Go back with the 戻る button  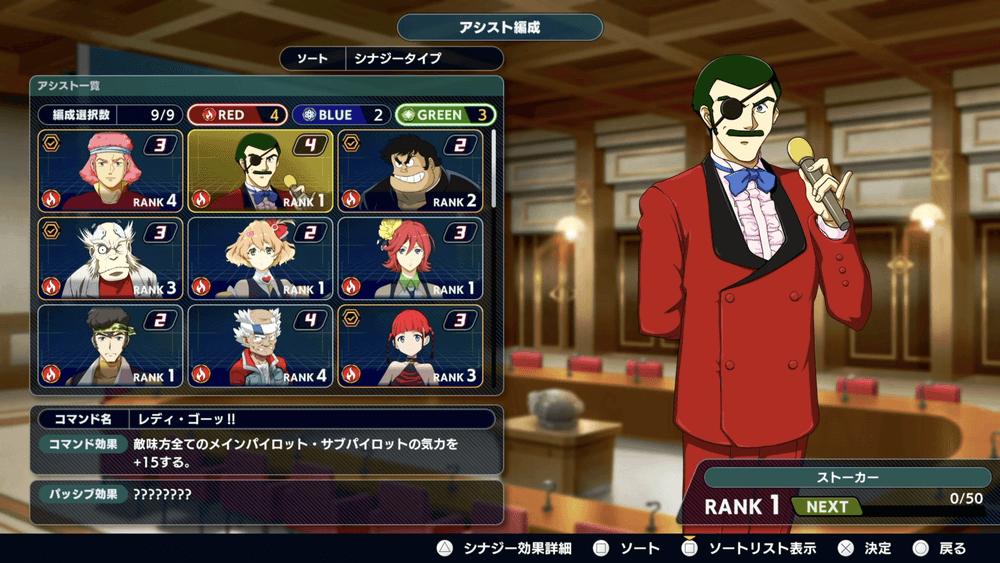pyautogui.click(x=940, y=549)
